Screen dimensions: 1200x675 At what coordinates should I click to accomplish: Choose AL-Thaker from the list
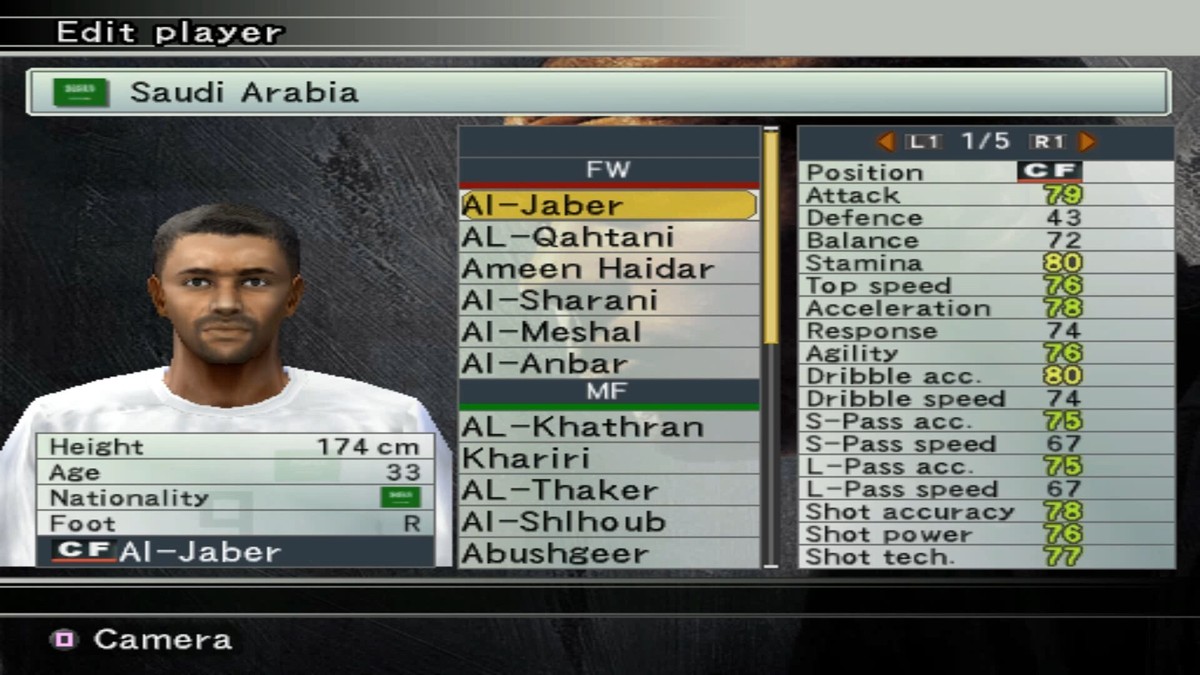(x=608, y=490)
